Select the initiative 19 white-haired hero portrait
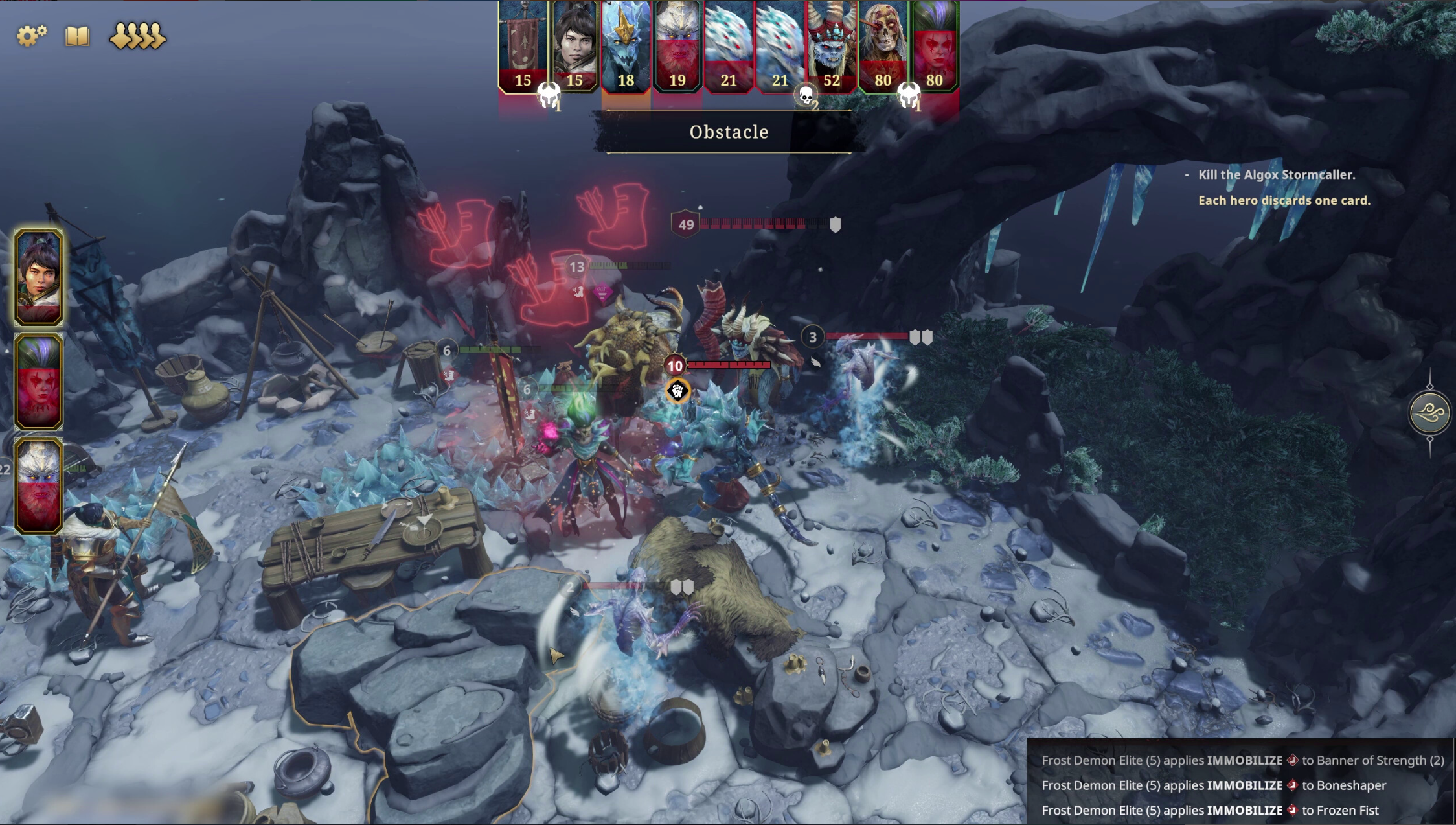This screenshot has height=825, width=1456. pos(677,47)
